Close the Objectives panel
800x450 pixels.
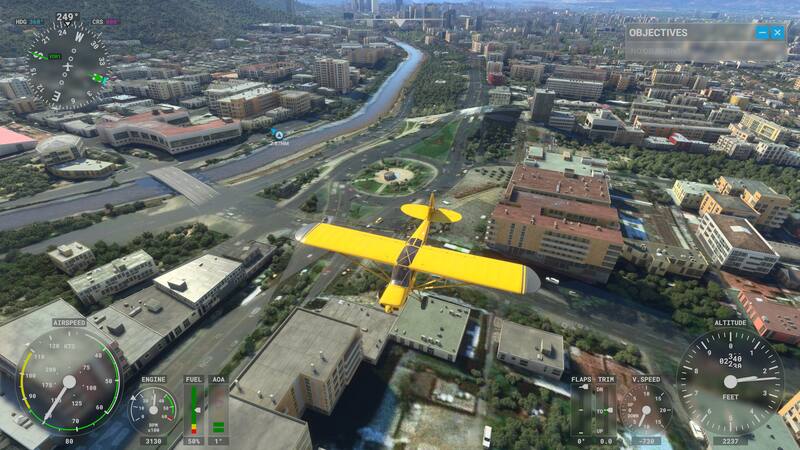pyautogui.click(x=777, y=33)
